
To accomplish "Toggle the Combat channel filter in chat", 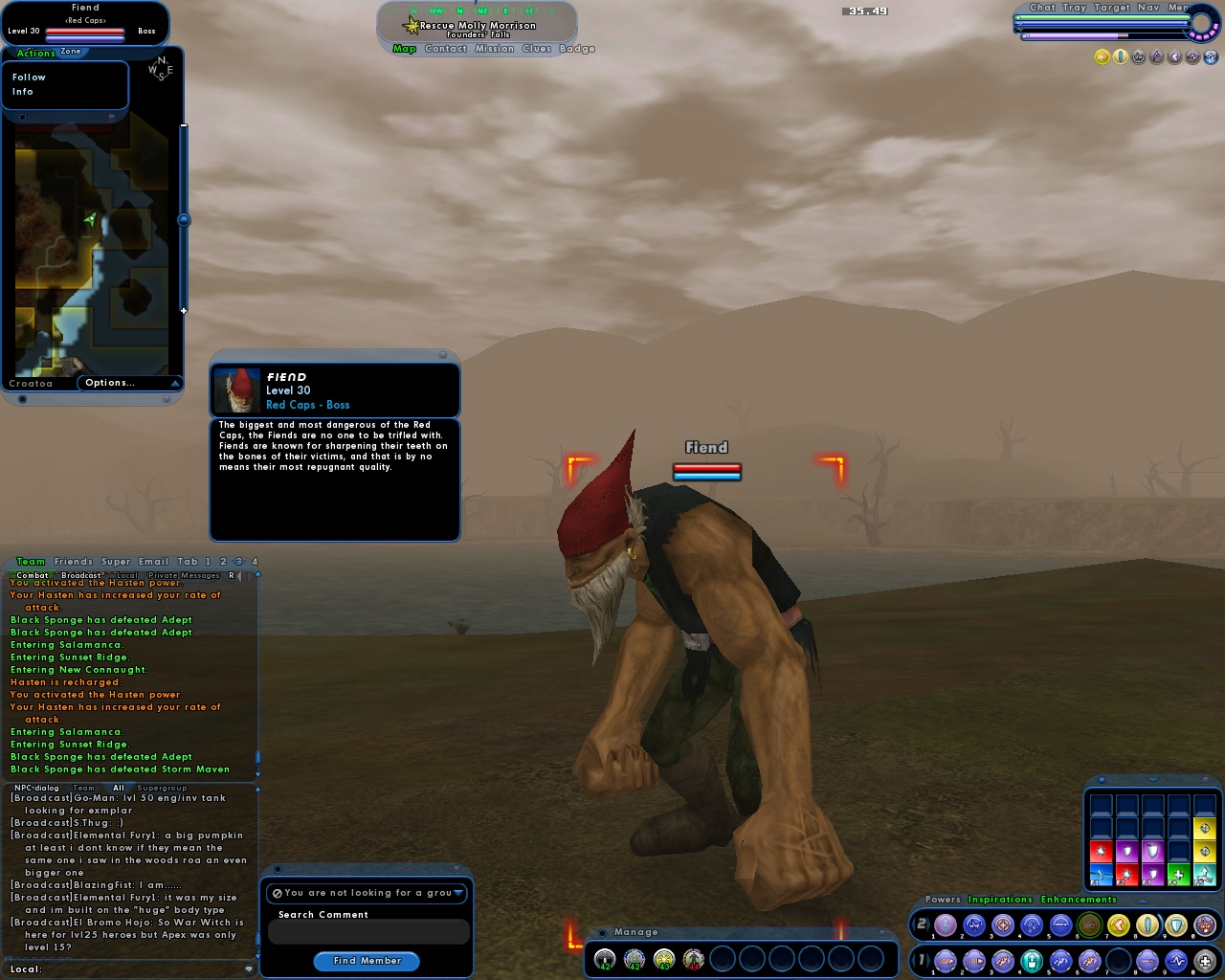I will click(x=33, y=575).
